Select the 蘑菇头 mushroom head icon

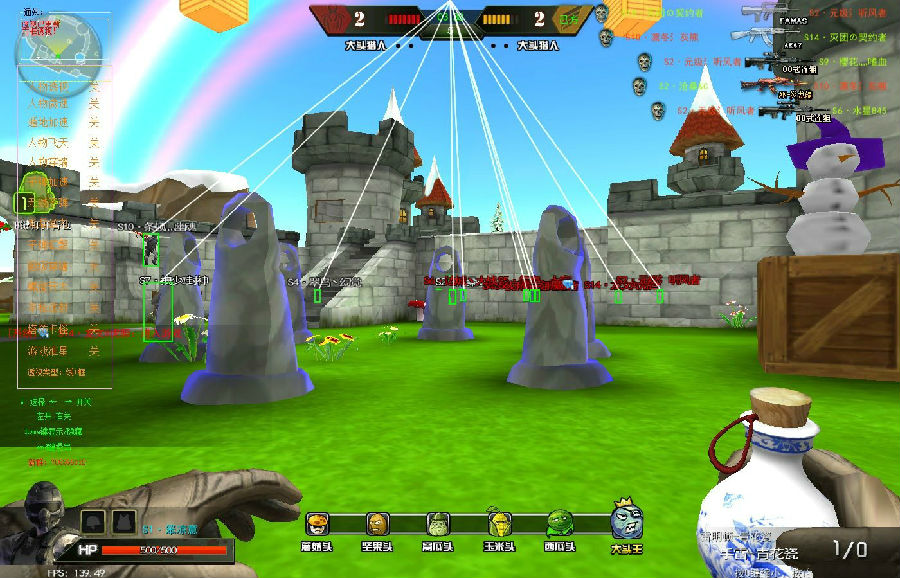point(317,524)
